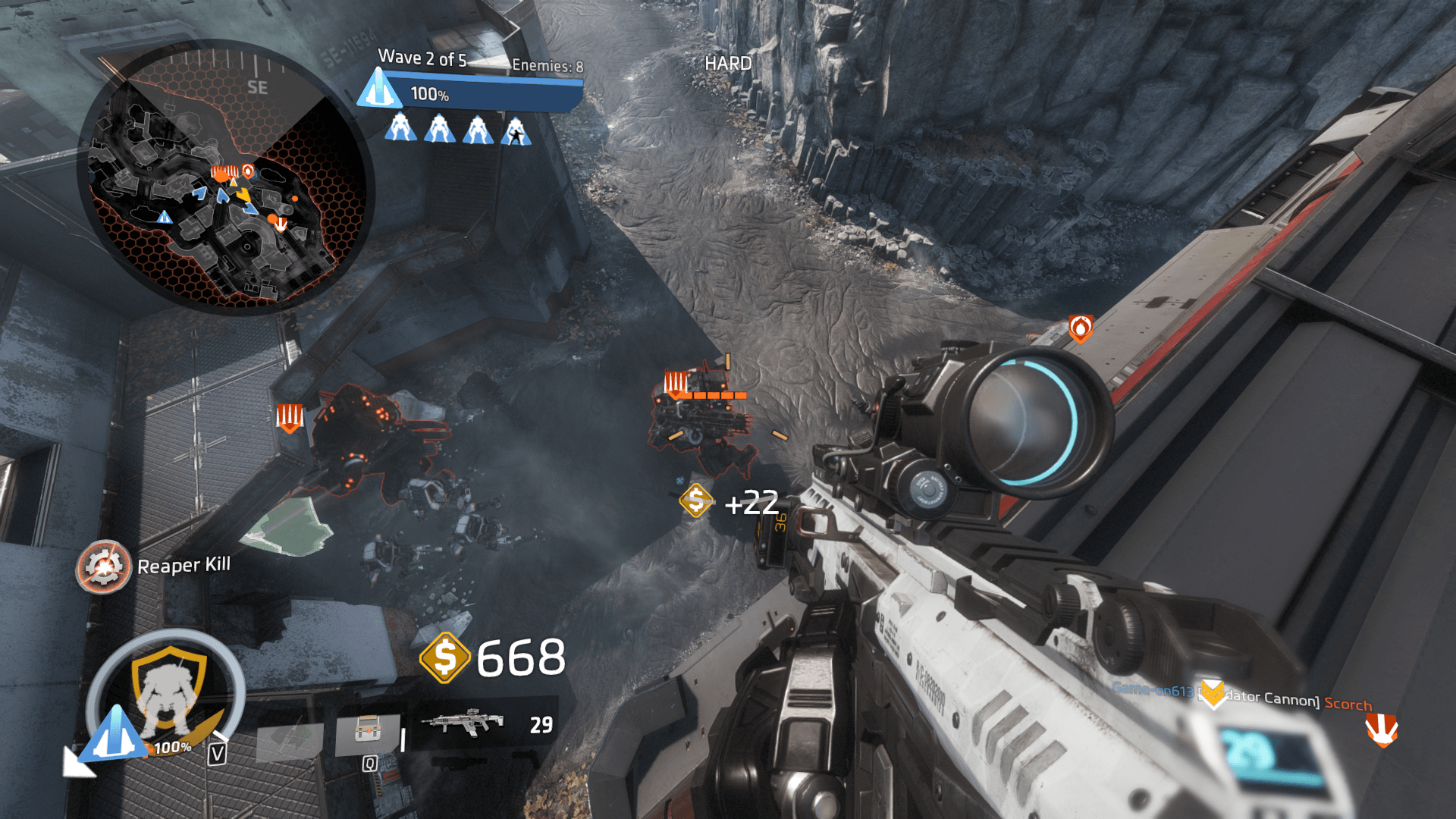Select the blue Harvester marker on the minimap
The image size is (1456, 819).
tap(165, 218)
